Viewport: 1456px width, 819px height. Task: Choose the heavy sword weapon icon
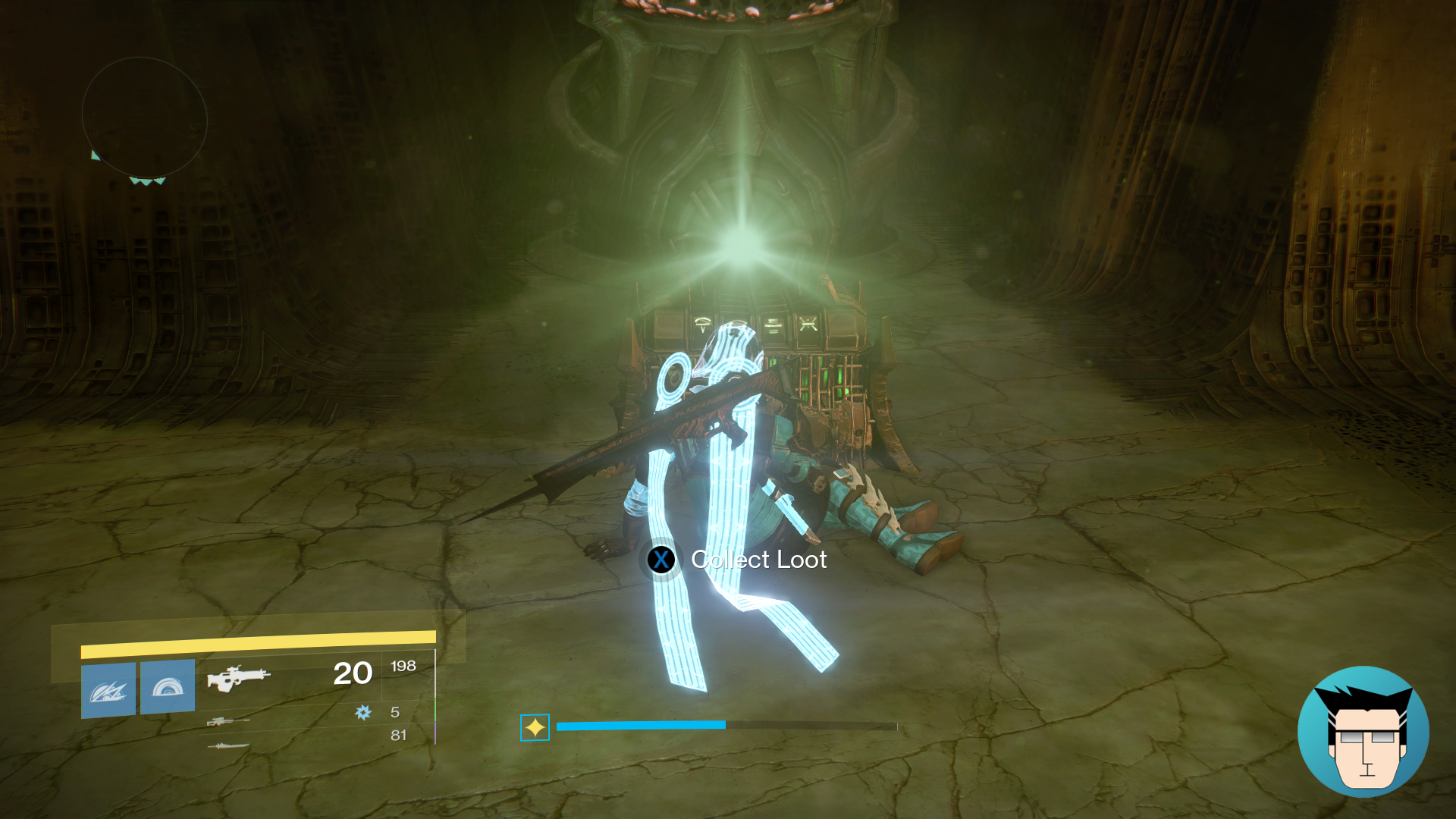pyautogui.click(x=229, y=746)
